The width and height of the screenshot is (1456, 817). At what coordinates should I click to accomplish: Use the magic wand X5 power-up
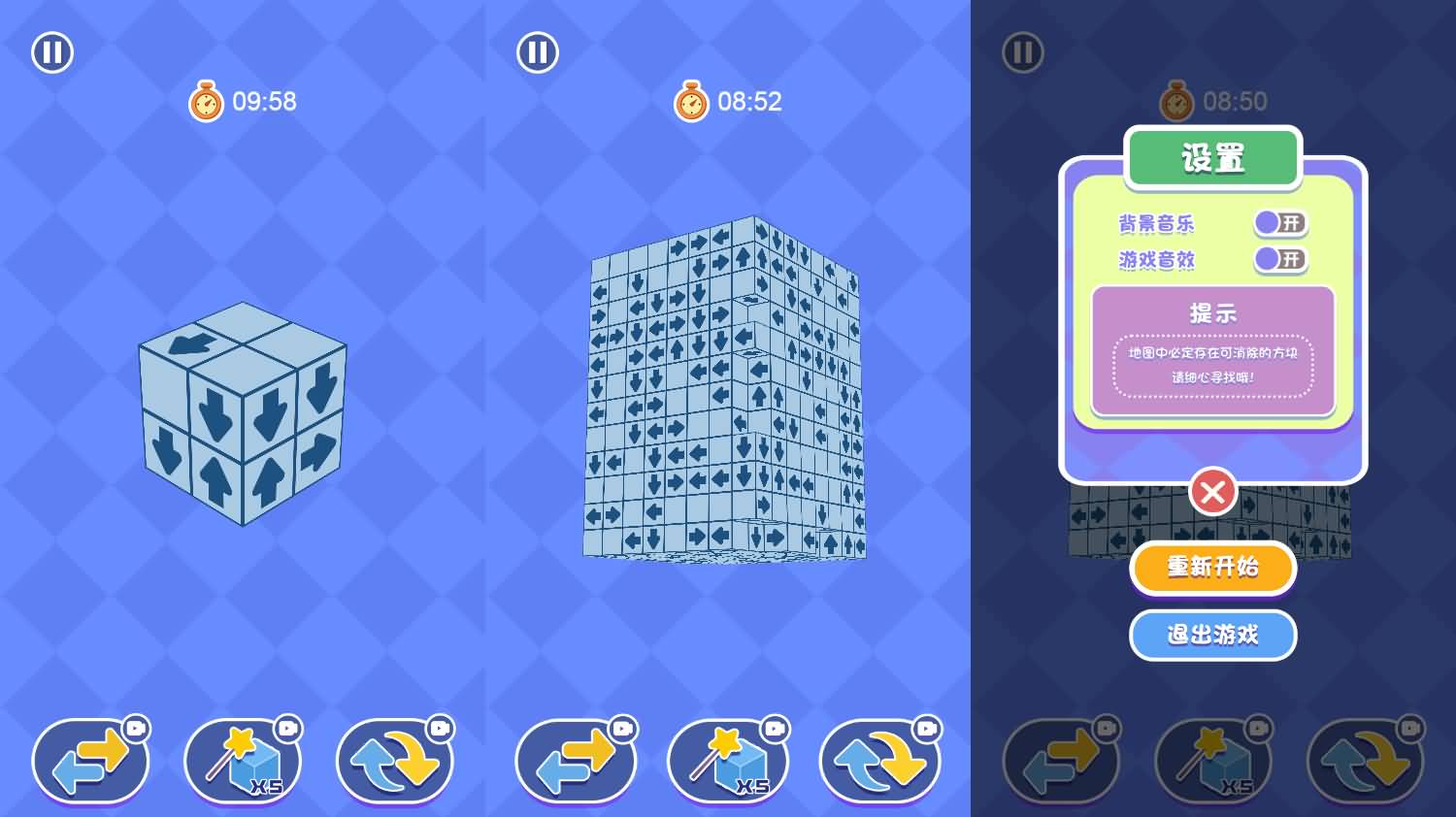point(243,761)
